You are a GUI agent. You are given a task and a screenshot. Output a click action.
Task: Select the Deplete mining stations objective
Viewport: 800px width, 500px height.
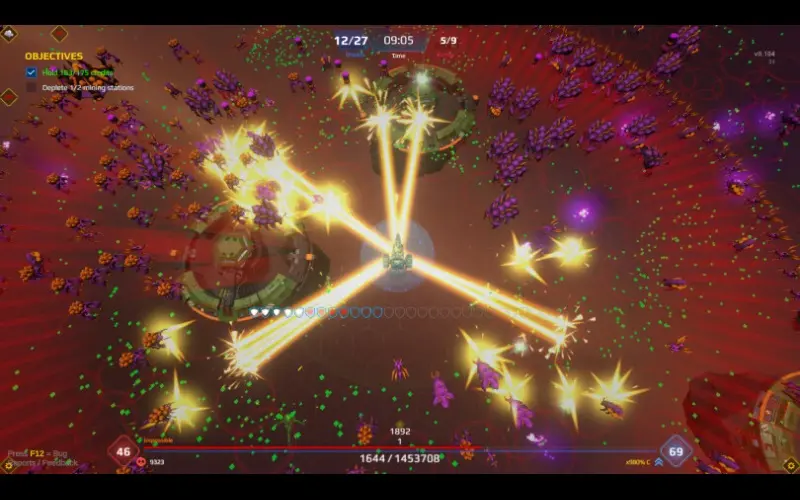pos(87,88)
